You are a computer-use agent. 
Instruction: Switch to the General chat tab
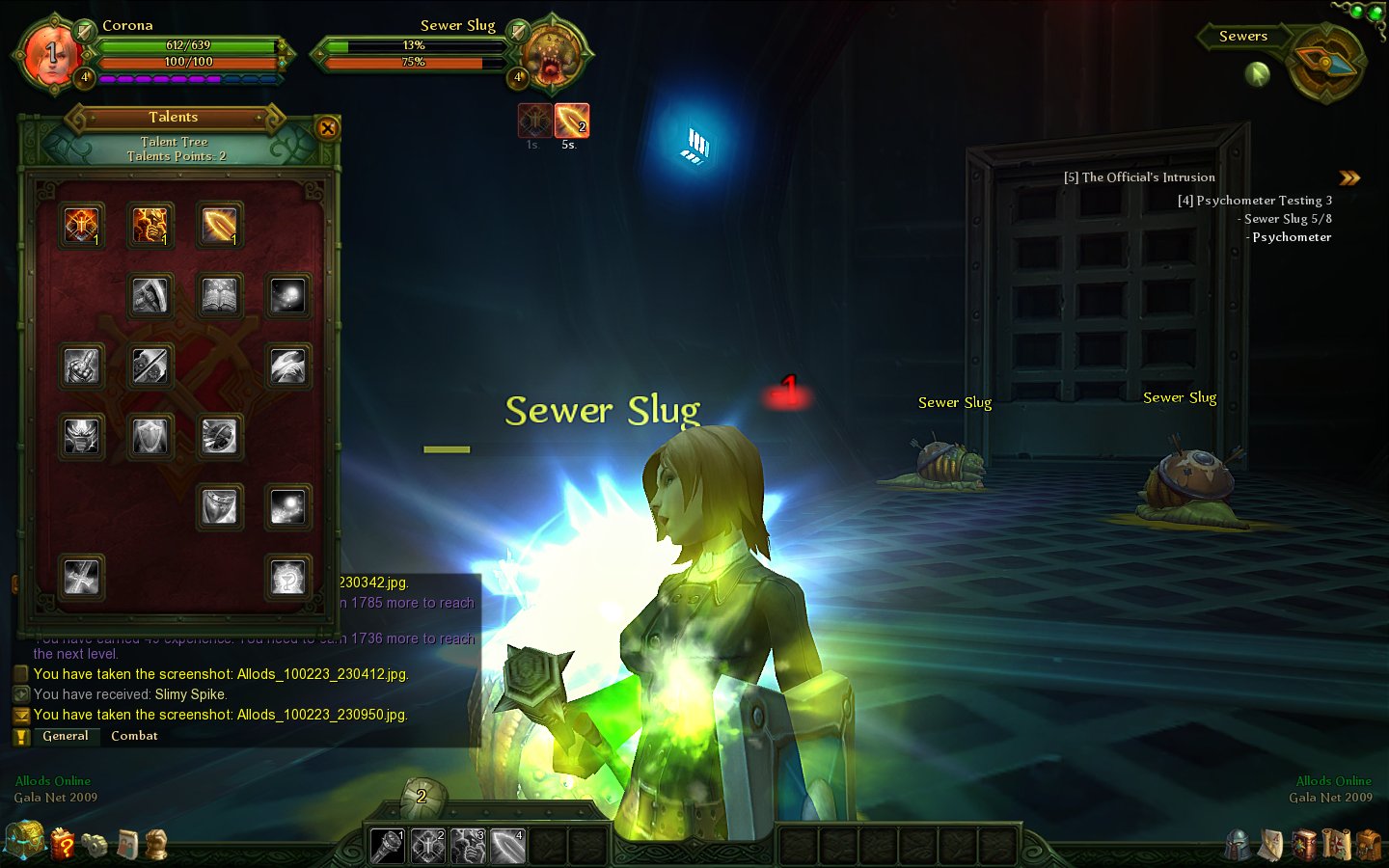click(x=66, y=736)
